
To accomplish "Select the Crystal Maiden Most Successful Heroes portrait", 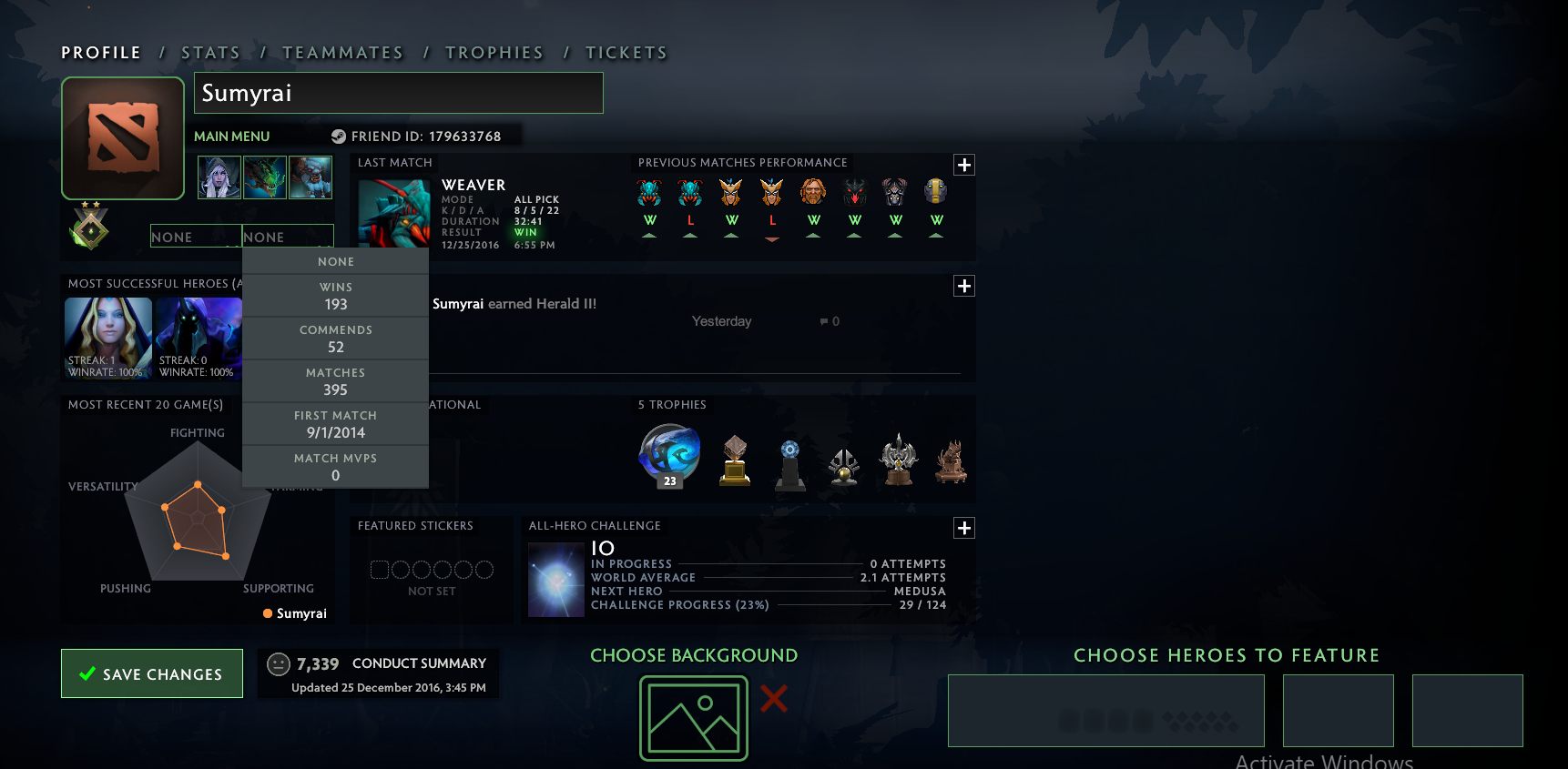I will click(x=107, y=338).
